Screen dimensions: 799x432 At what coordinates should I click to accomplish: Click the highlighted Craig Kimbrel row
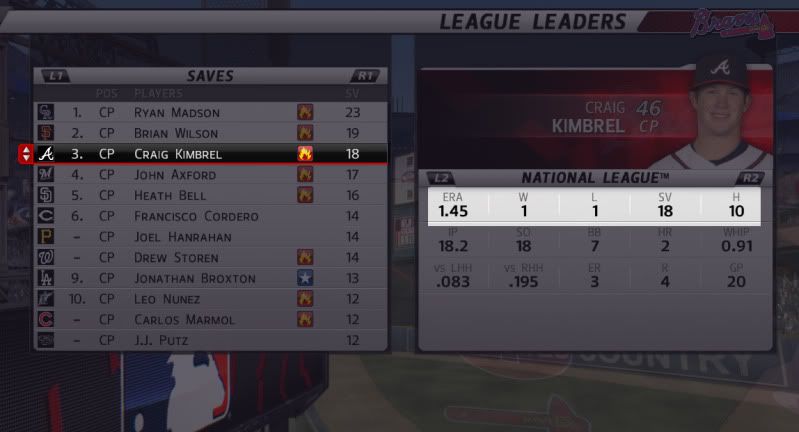pyautogui.click(x=210, y=154)
